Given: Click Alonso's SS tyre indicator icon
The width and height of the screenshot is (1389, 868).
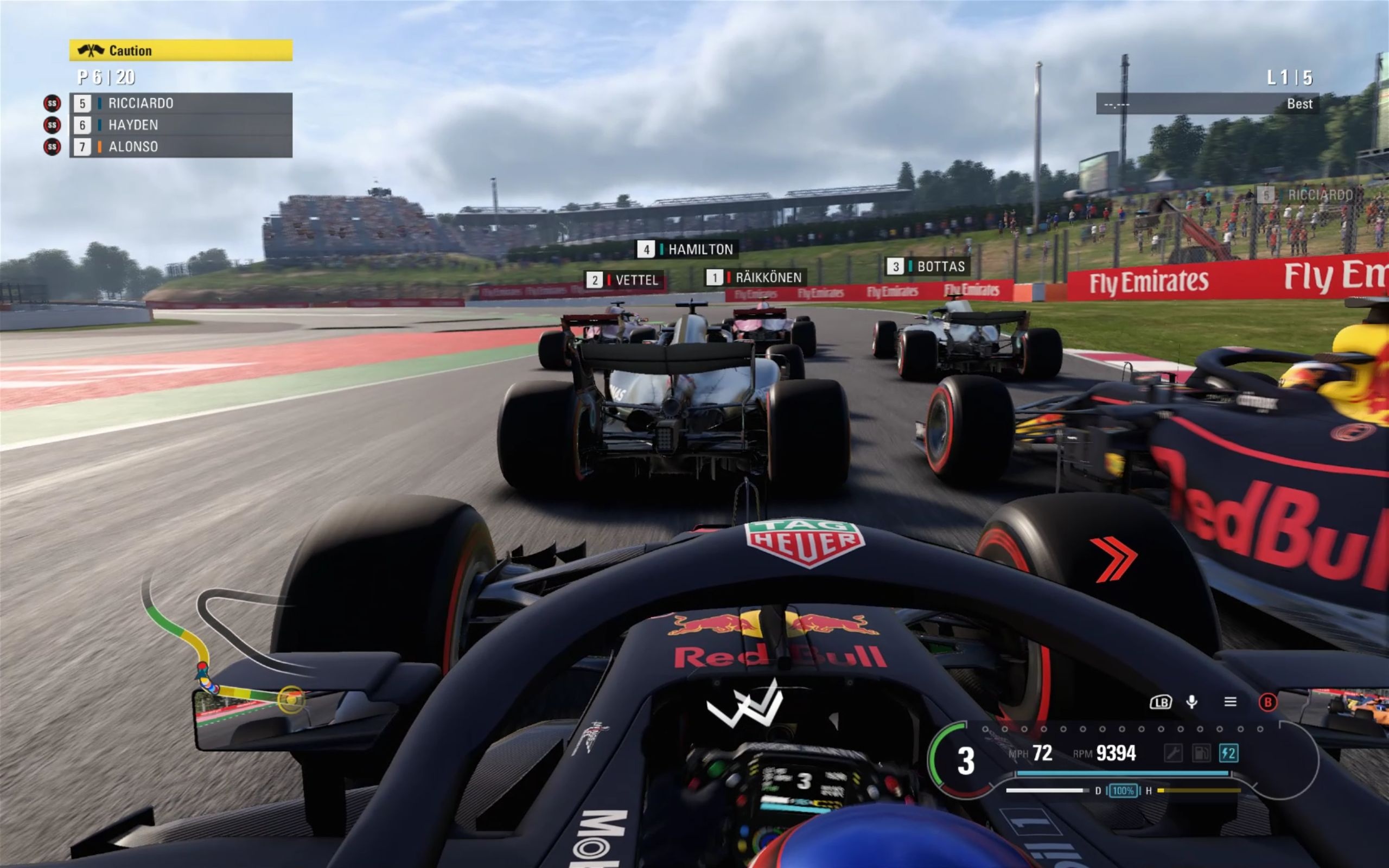Looking at the screenshot, I should click(x=52, y=146).
